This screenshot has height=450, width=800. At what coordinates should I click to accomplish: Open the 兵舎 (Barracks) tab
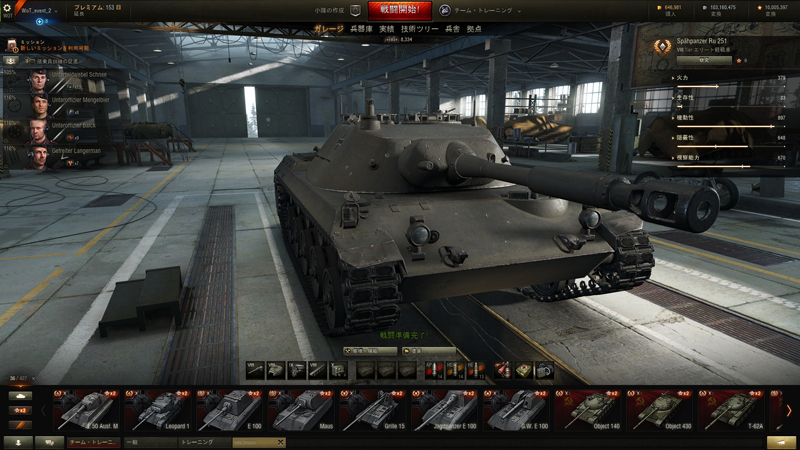452,29
